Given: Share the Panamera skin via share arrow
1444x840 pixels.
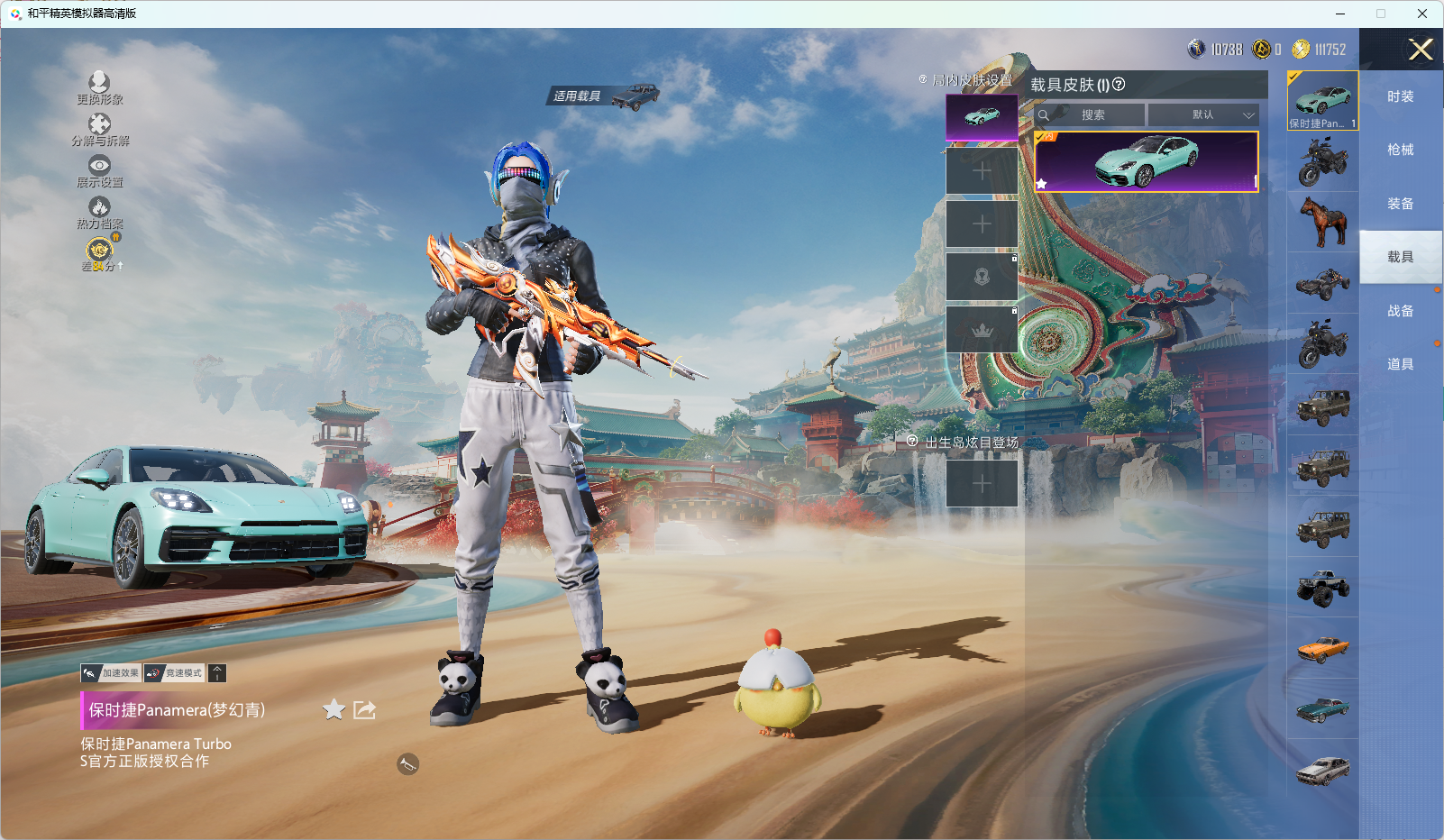Looking at the screenshot, I should (364, 710).
